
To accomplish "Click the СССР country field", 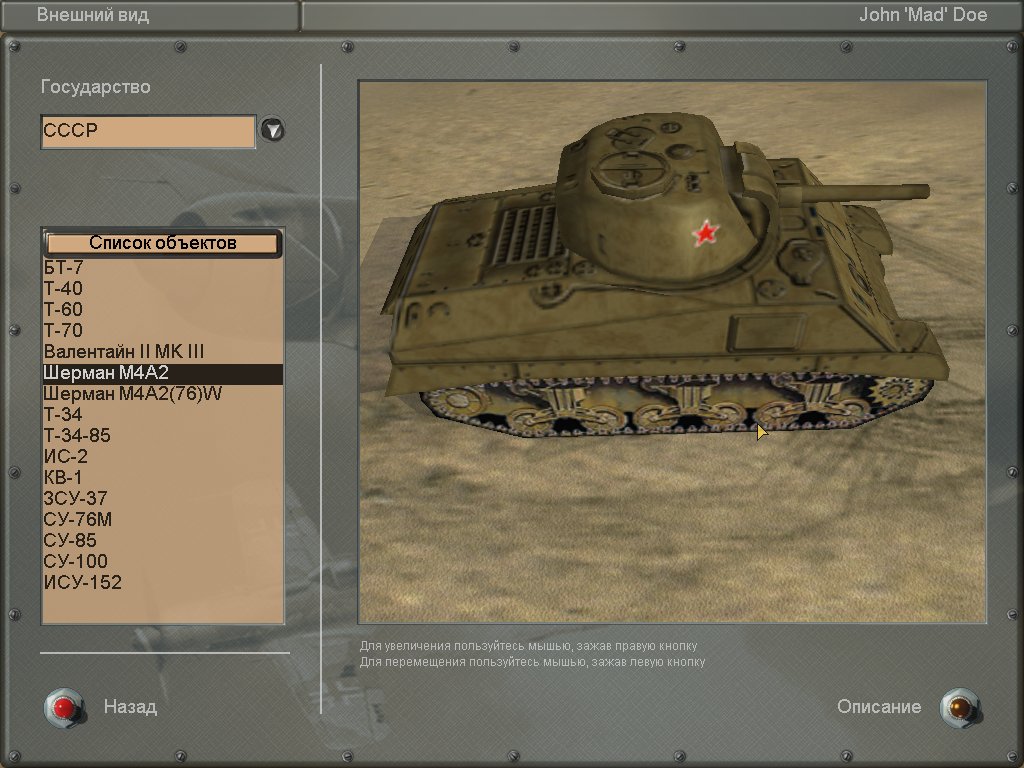I will point(148,131).
